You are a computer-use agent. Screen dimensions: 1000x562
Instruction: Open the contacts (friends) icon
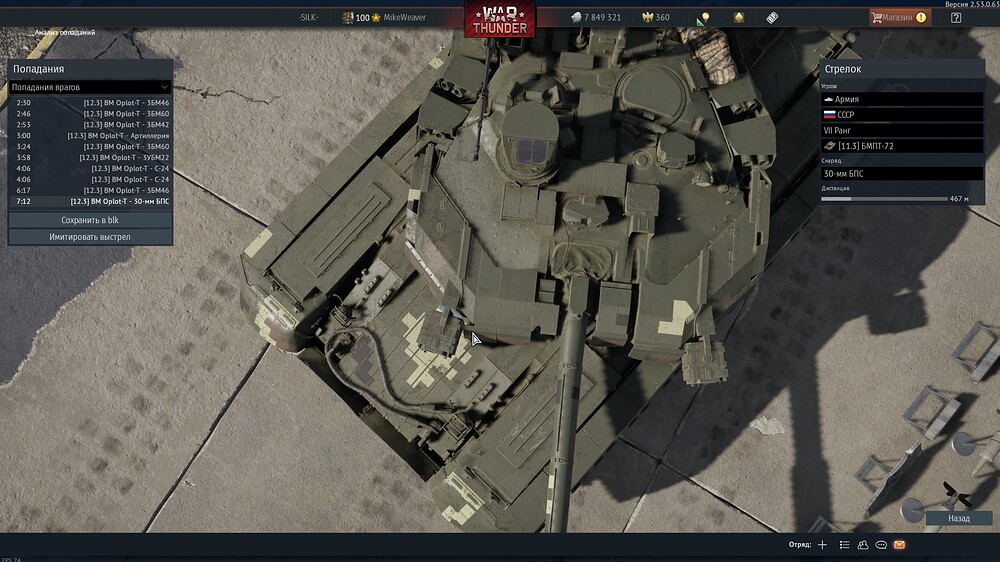(862, 545)
